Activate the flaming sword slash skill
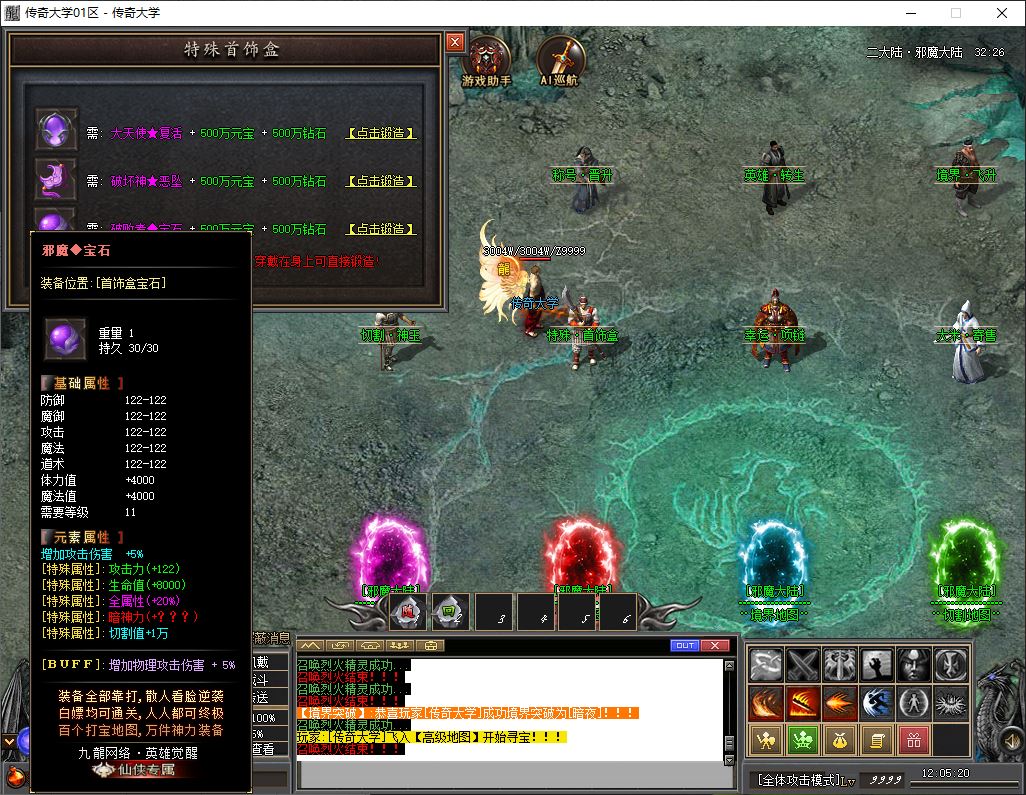This screenshot has width=1026, height=795. pos(802,702)
